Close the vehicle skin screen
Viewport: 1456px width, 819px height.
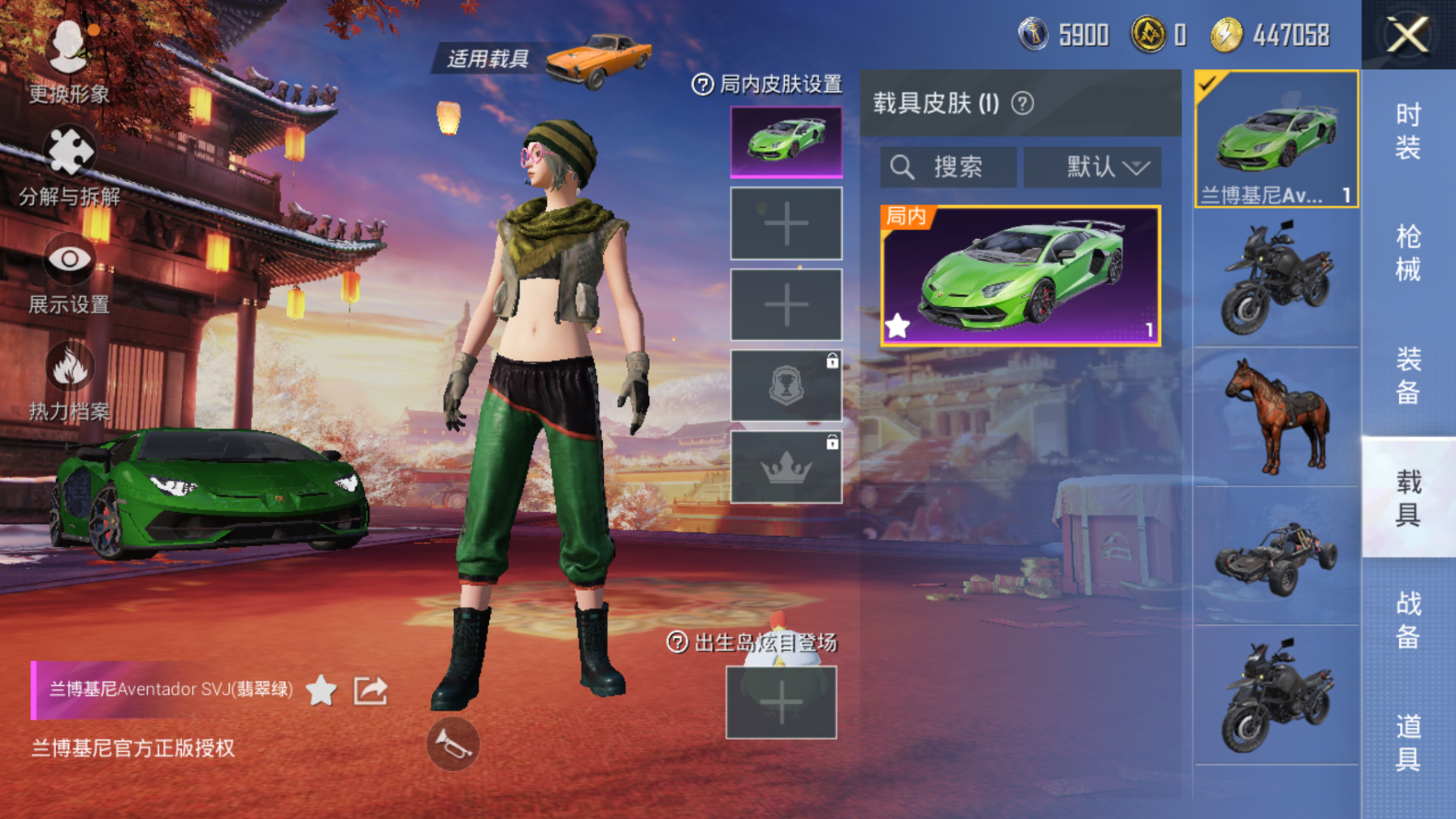coord(1407,36)
